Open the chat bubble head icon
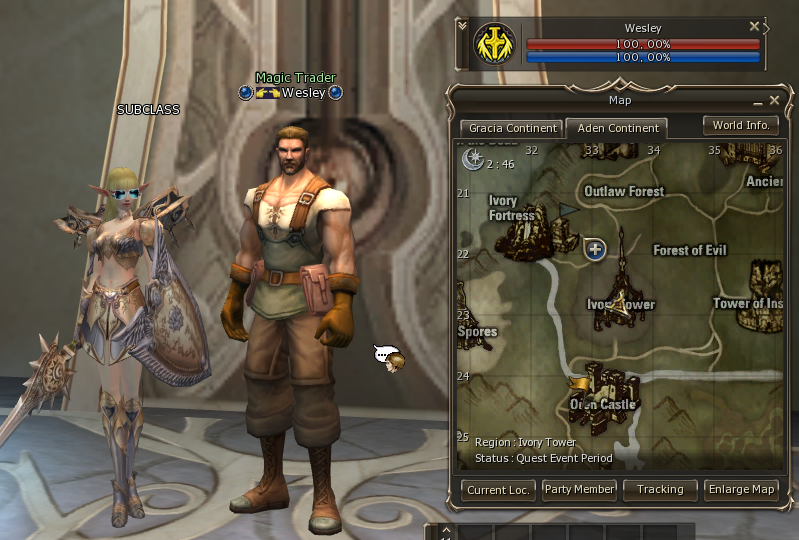The width and height of the screenshot is (799, 540). tap(389, 358)
